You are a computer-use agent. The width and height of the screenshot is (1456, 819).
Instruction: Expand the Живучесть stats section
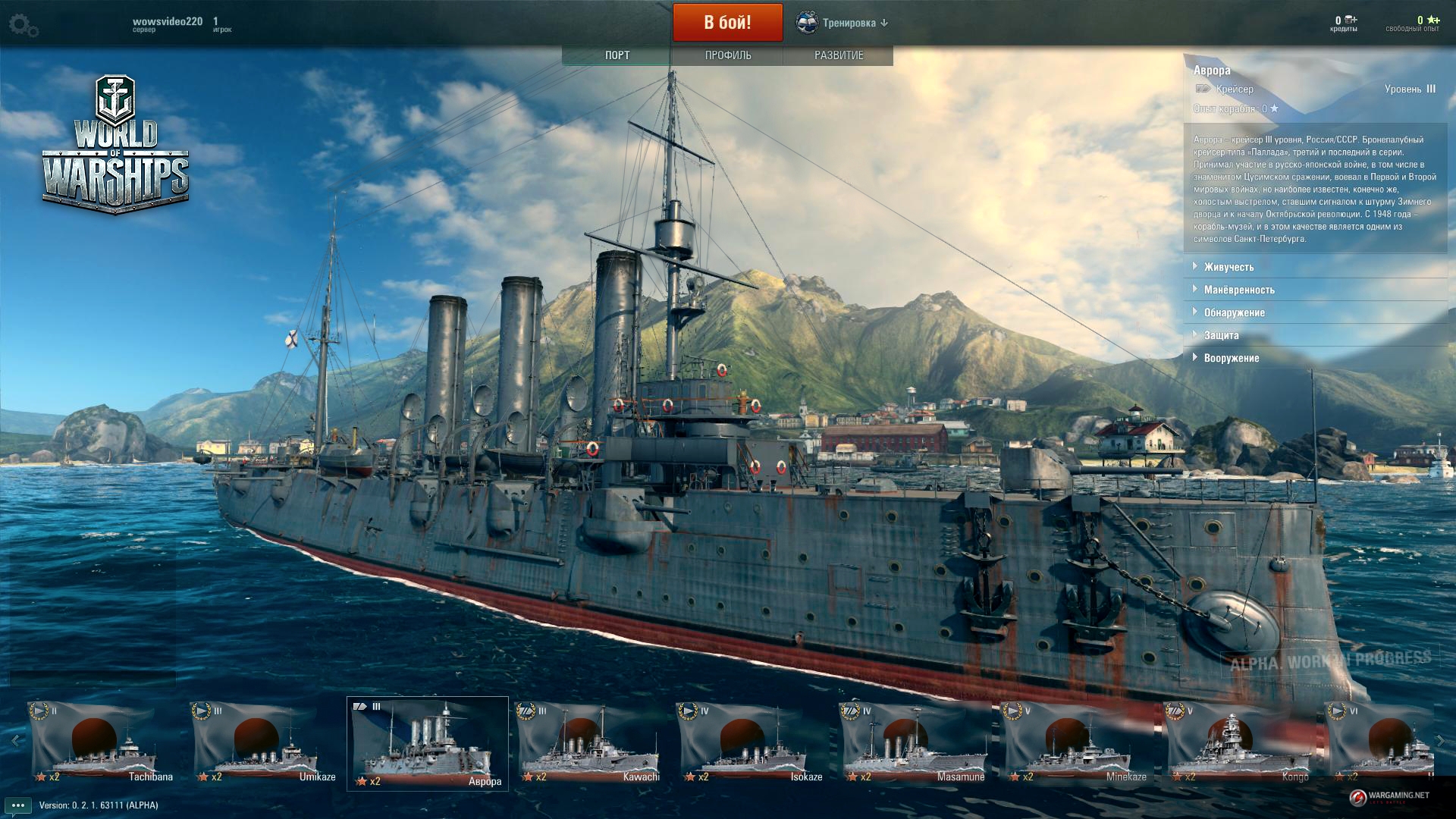pos(1228,267)
